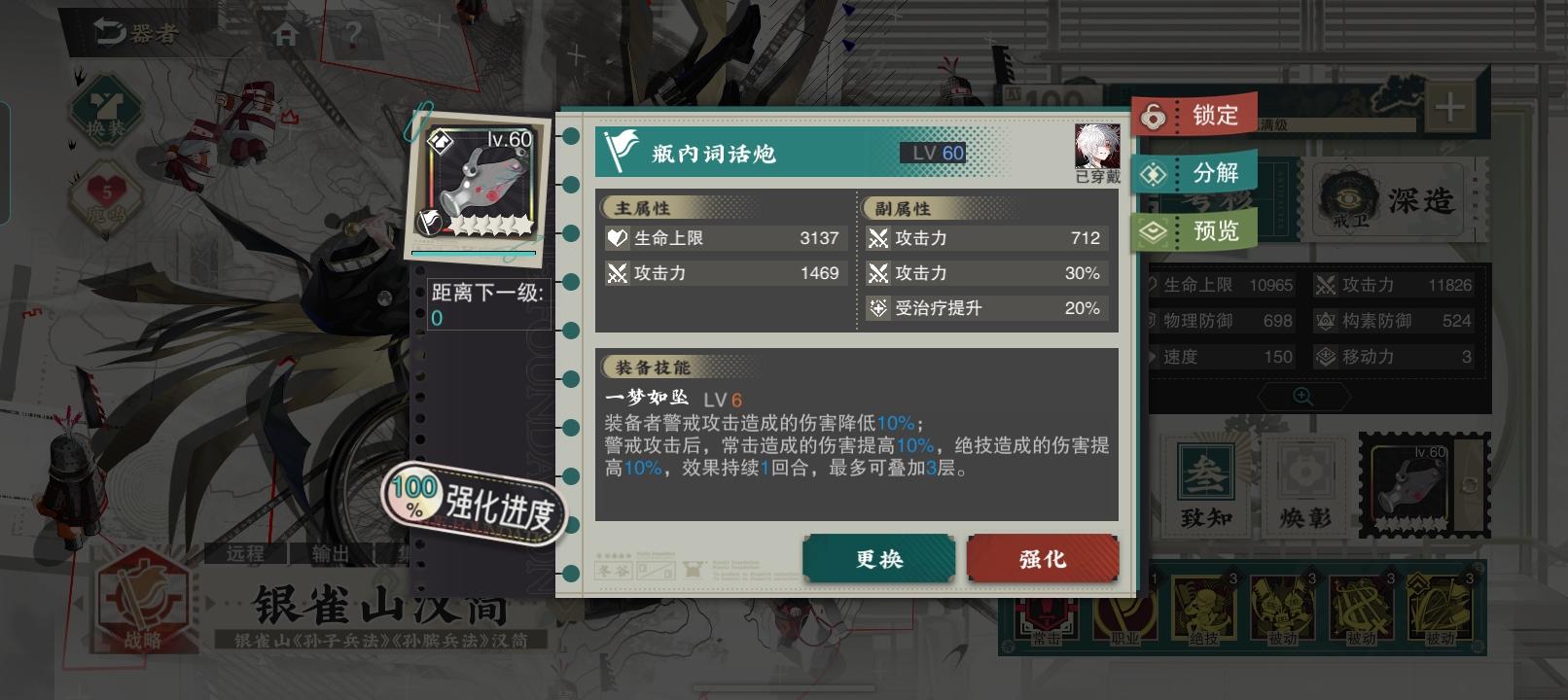Screen dimensions: 1568x700
Task: Expand stats with the magnifier button
Action: 1303,395
